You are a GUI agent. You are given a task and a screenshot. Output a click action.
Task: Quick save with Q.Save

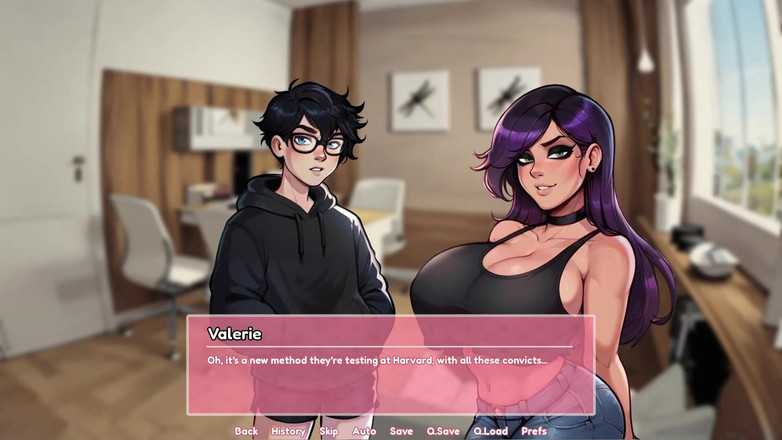(443, 431)
